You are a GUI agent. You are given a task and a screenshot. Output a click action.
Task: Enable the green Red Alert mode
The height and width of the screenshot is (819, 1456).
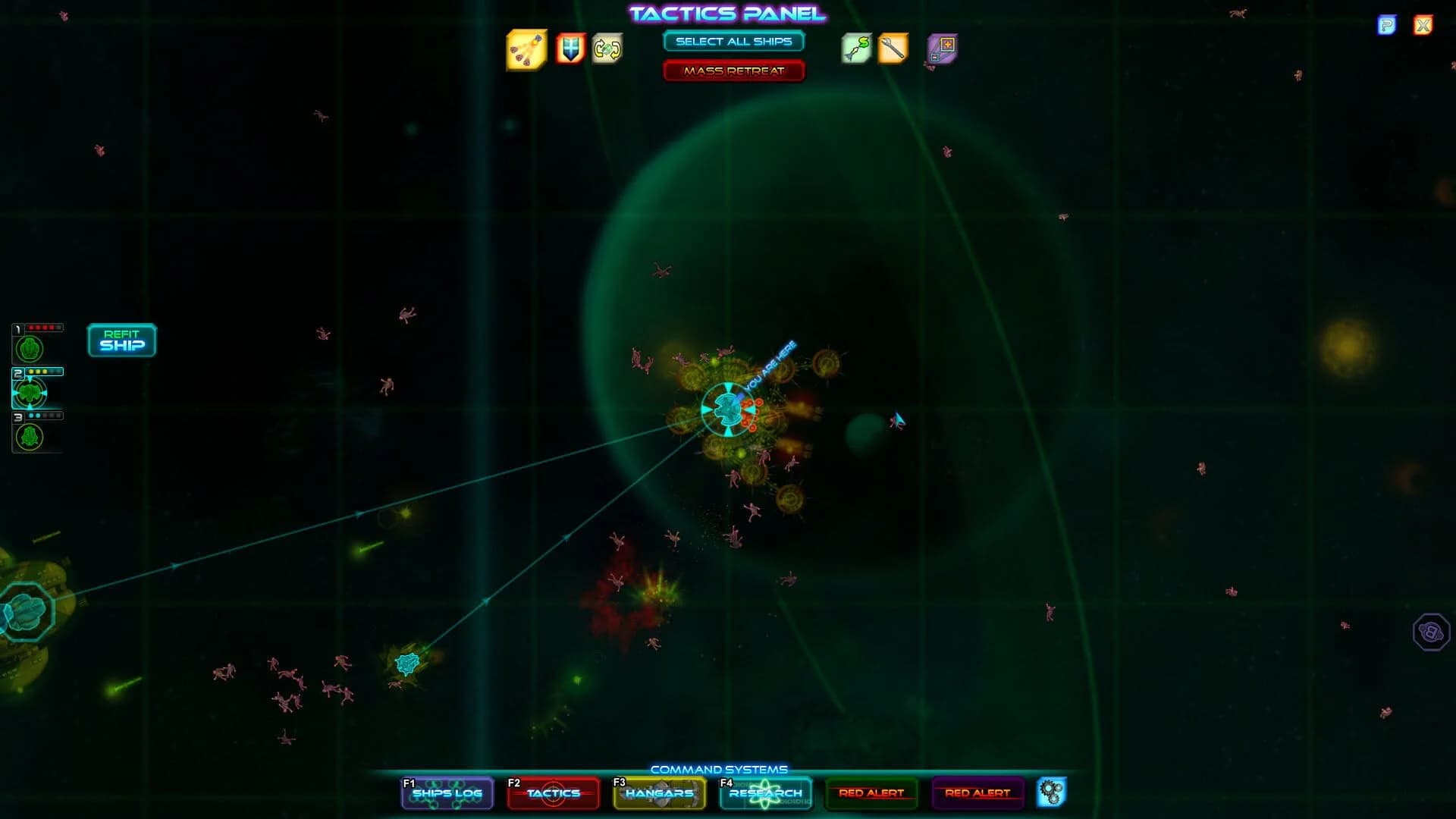(871, 793)
